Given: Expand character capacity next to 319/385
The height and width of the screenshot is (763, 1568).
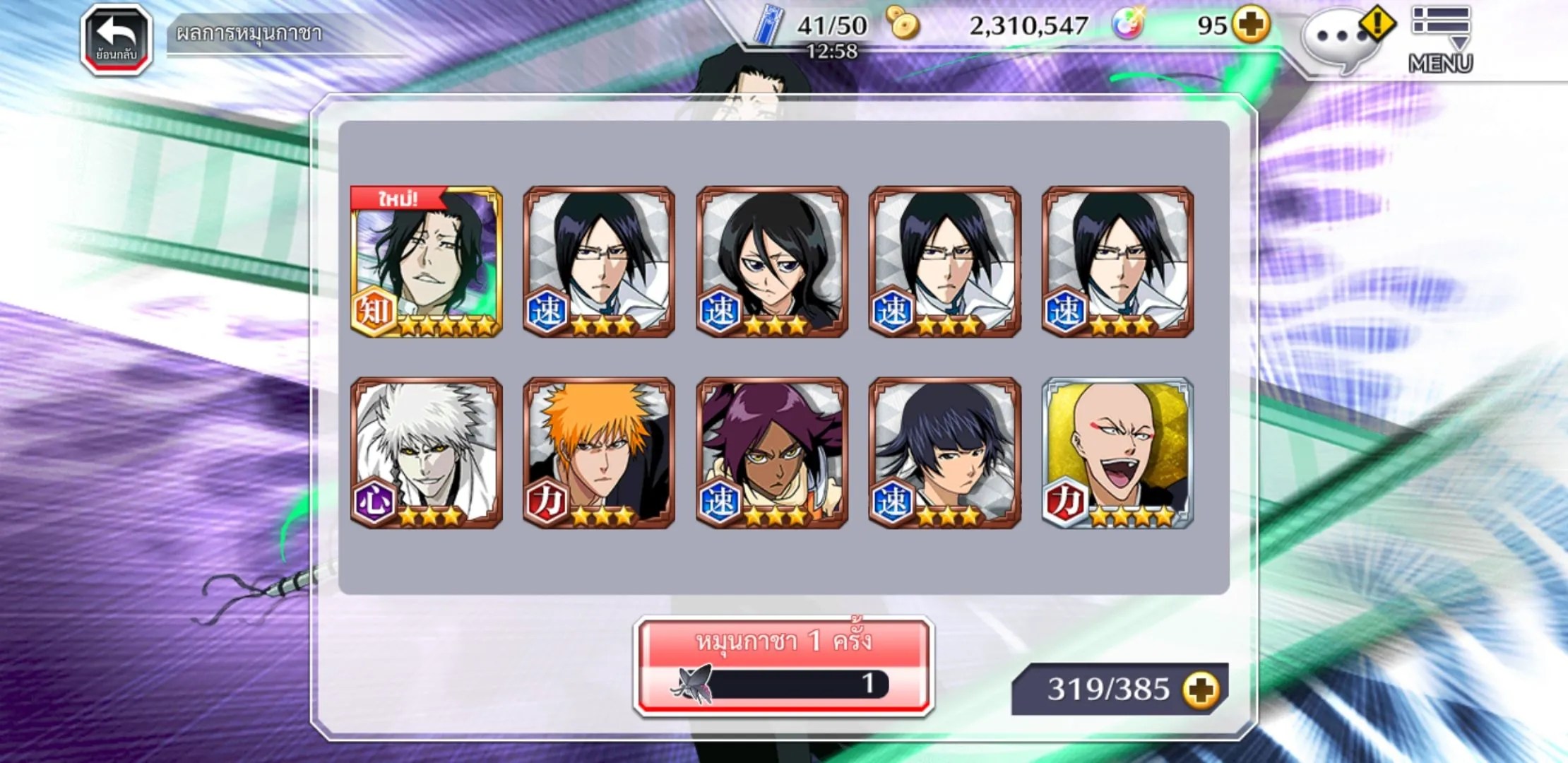Looking at the screenshot, I should 1201,690.
